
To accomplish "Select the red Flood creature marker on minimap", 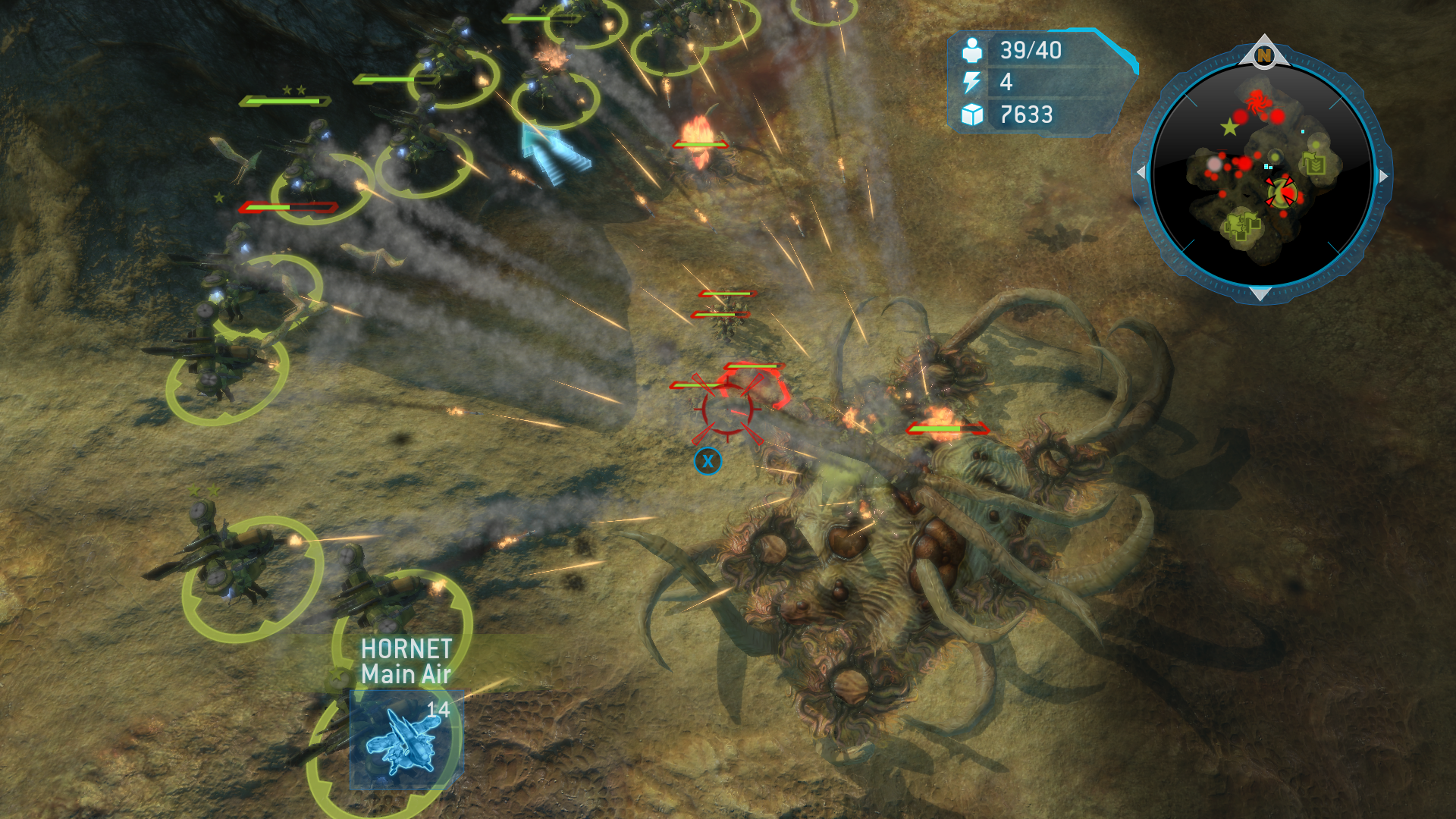I will 1258,100.
